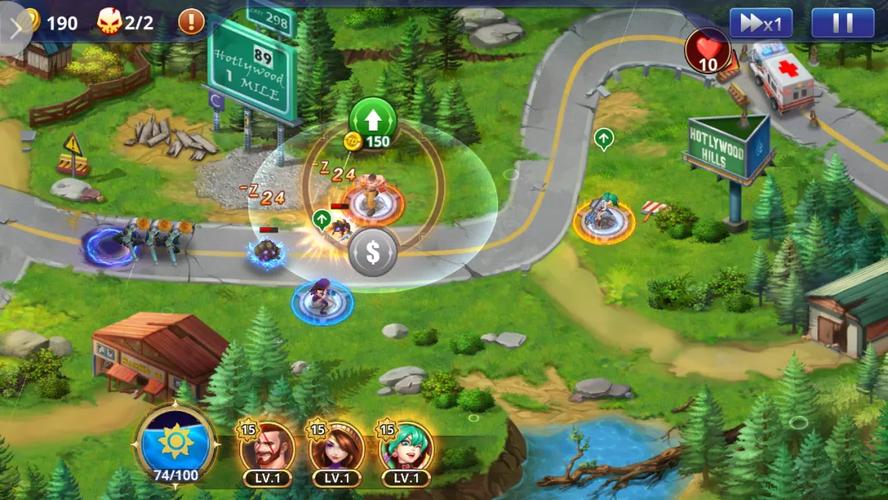The width and height of the screenshot is (888, 500).
Task: Select the tower on the orange ring by the barrier
Action: 604,218
